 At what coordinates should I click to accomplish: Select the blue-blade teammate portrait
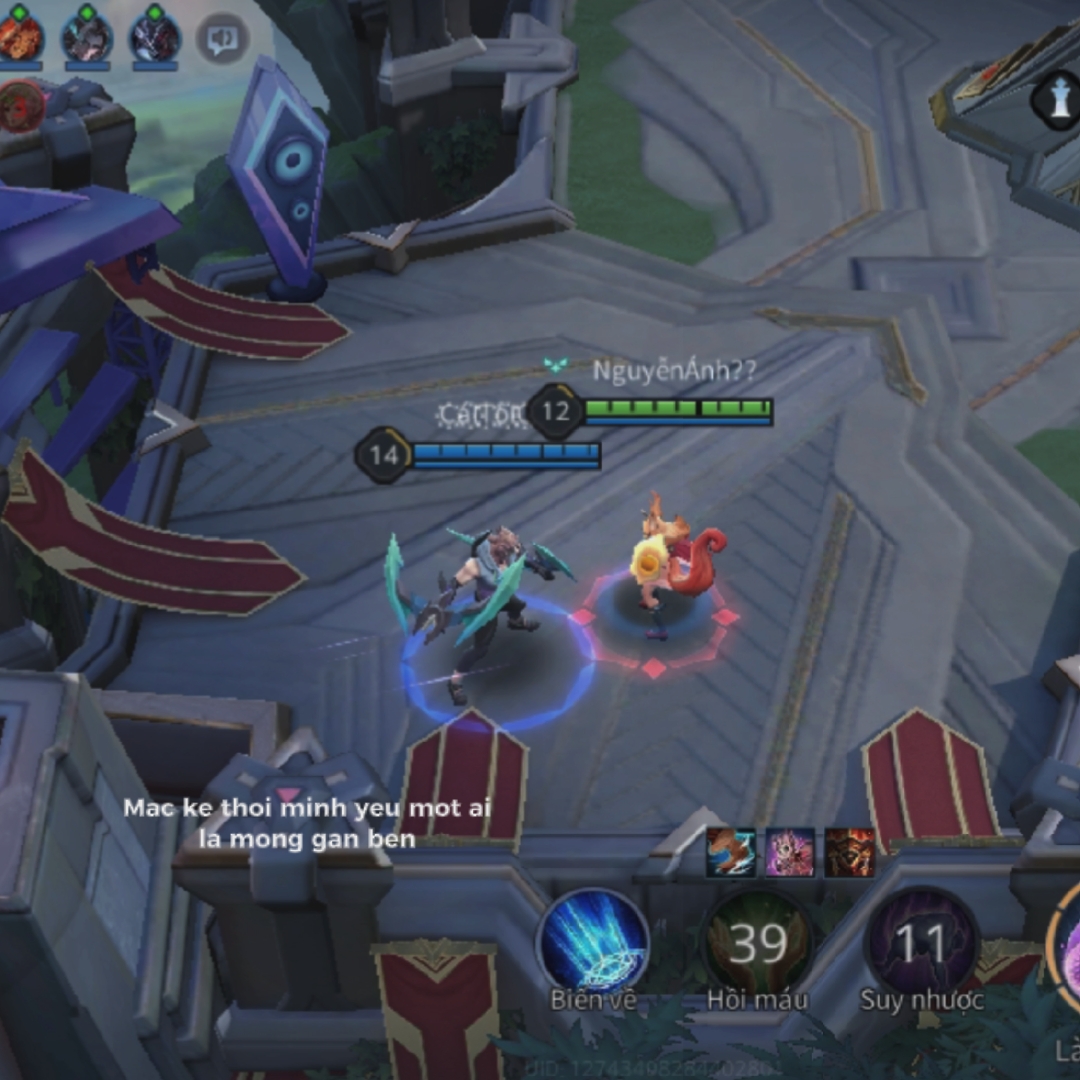point(87,38)
